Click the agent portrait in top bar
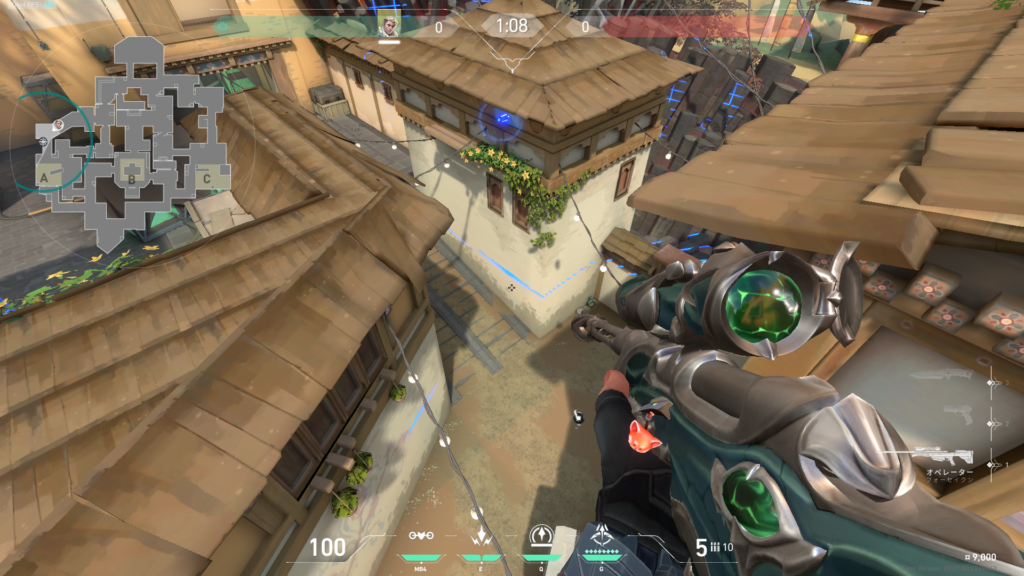Image resolution: width=1024 pixels, height=576 pixels. pos(388,27)
